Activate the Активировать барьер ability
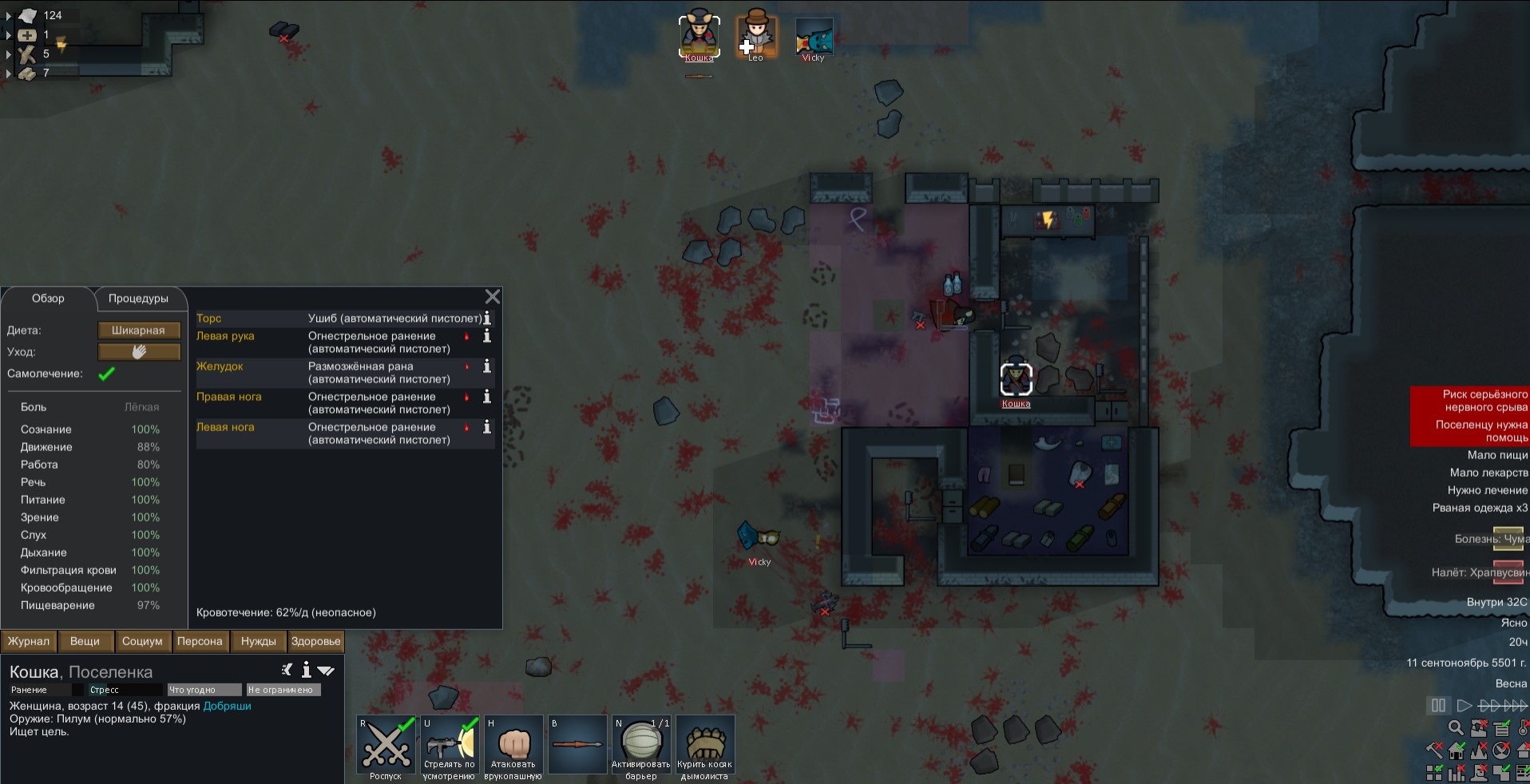The width and height of the screenshot is (1530, 784). pyautogui.click(x=641, y=747)
